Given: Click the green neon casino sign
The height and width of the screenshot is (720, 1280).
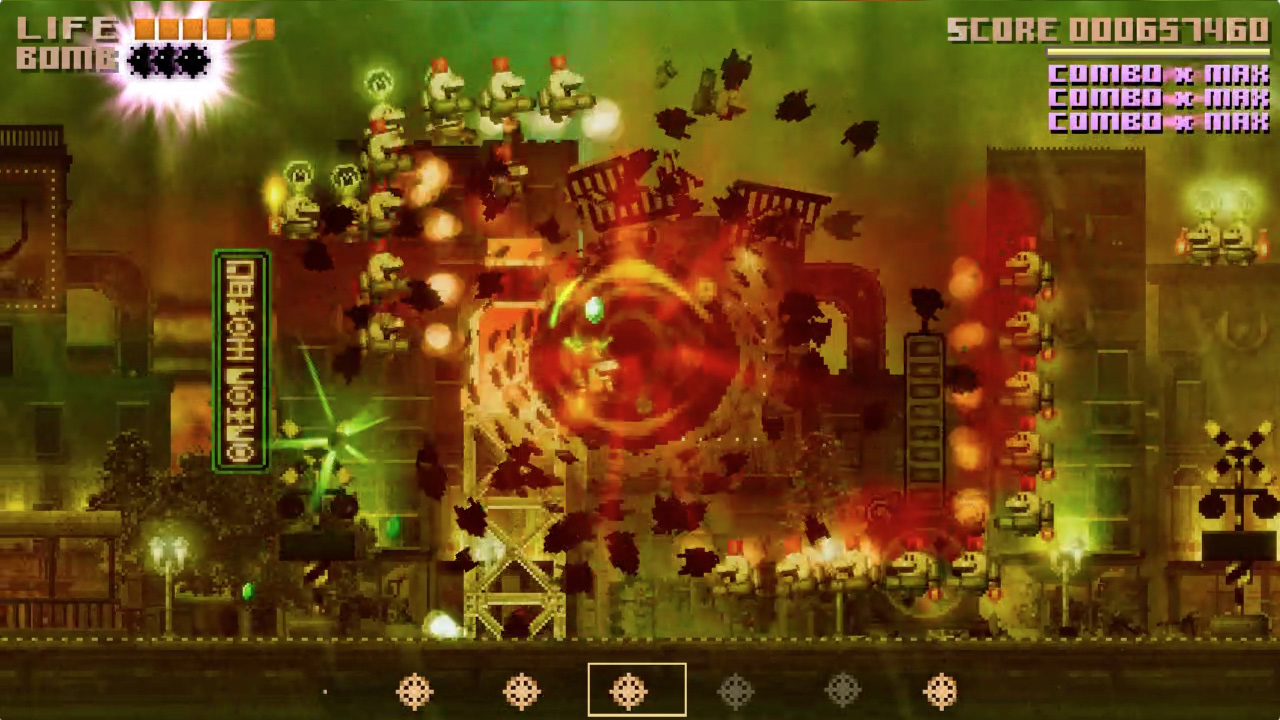Looking at the screenshot, I should click(x=241, y=360).
